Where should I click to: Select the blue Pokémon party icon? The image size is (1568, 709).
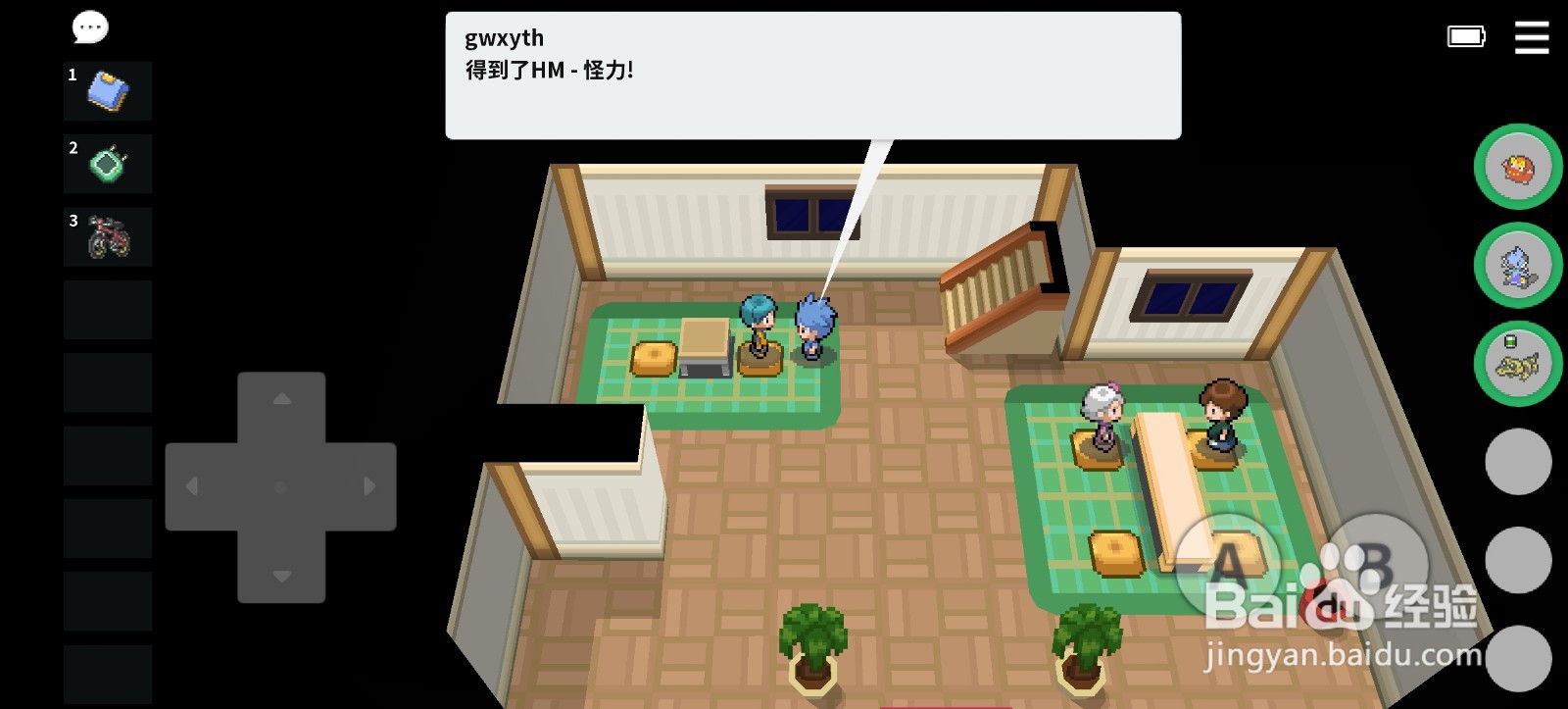(1520, 266)
